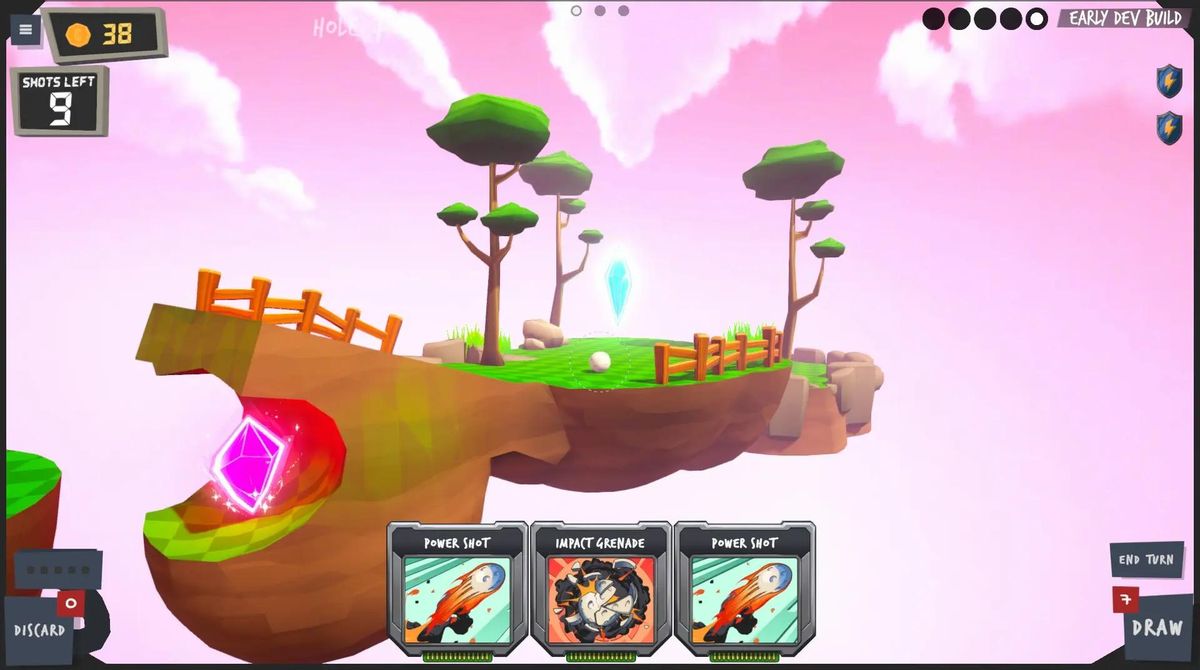Open the Discard pile
The image size is (1200, 670).
pos(40,630)
